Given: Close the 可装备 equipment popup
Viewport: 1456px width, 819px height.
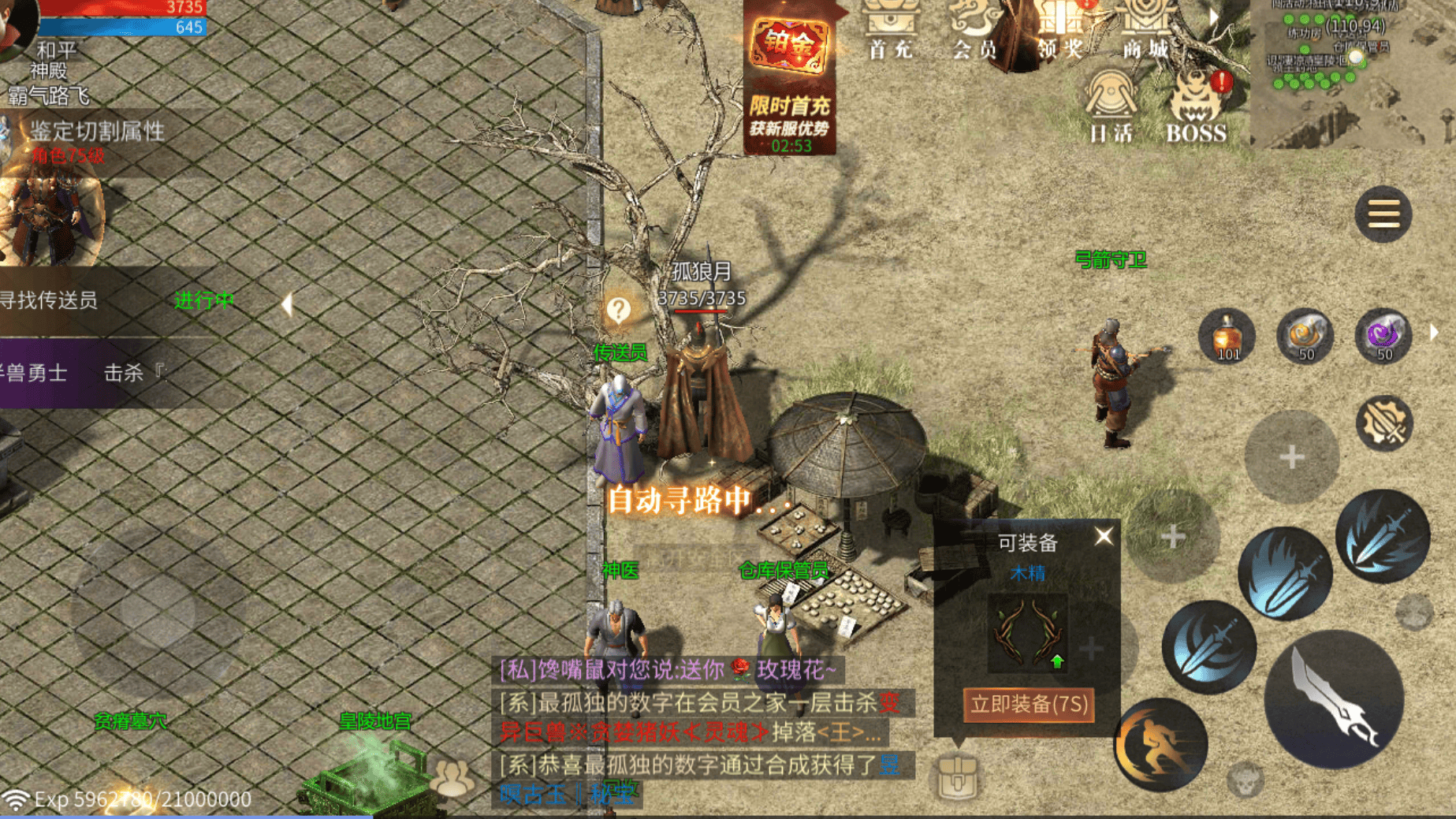Looking at the screenshot, I should [1104, 537].
